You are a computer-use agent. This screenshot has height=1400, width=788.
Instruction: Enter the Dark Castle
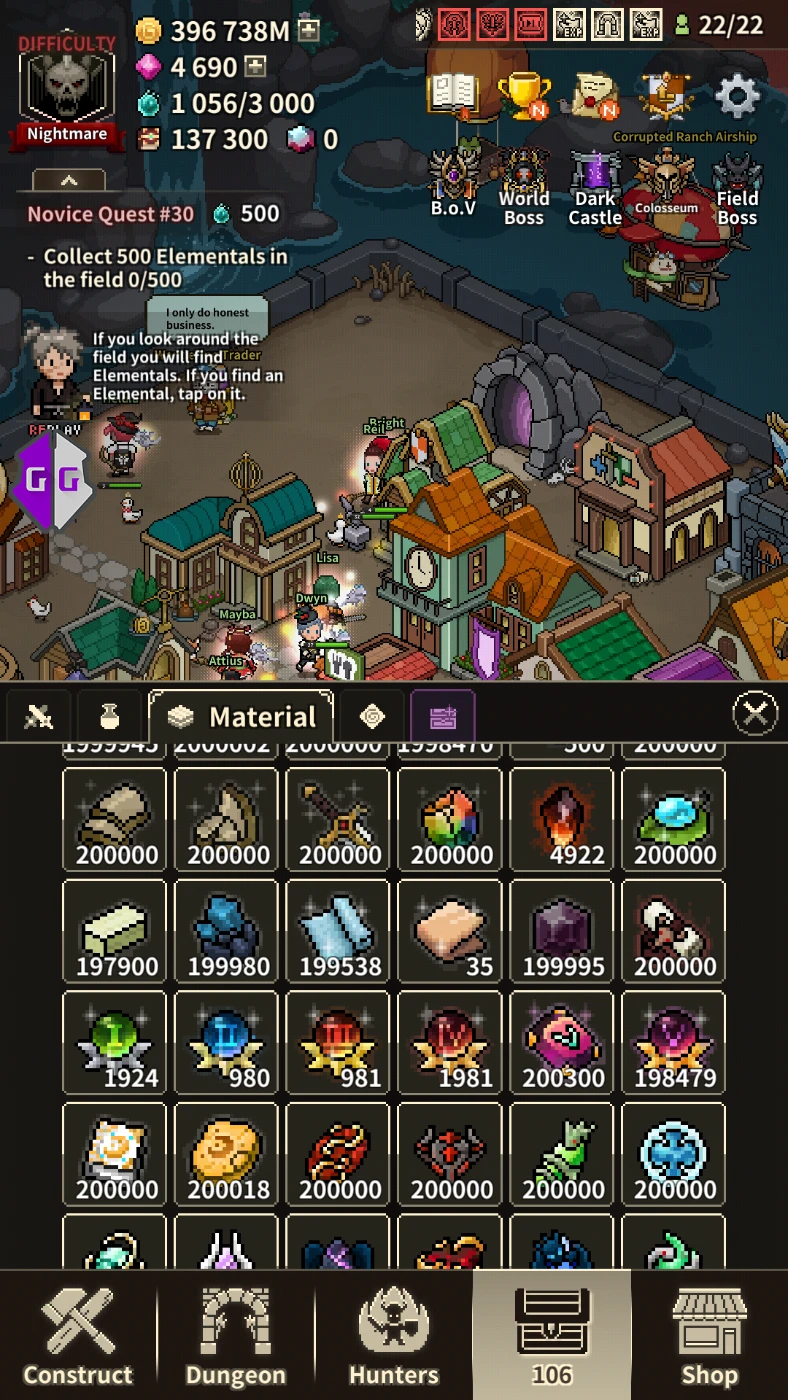pos(595,187)
